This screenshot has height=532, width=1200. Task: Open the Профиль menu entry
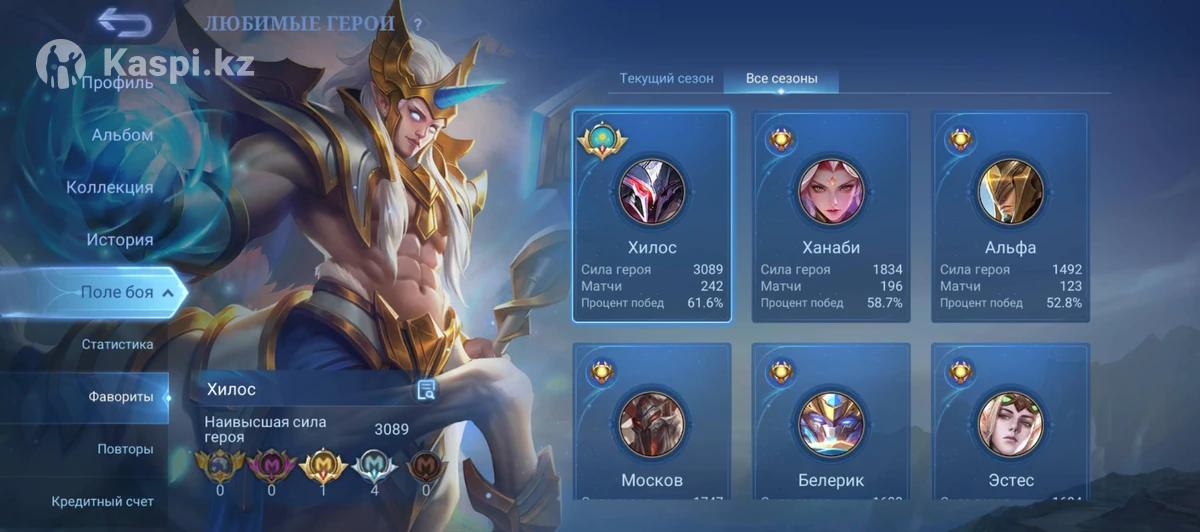[x=117, y=82]
